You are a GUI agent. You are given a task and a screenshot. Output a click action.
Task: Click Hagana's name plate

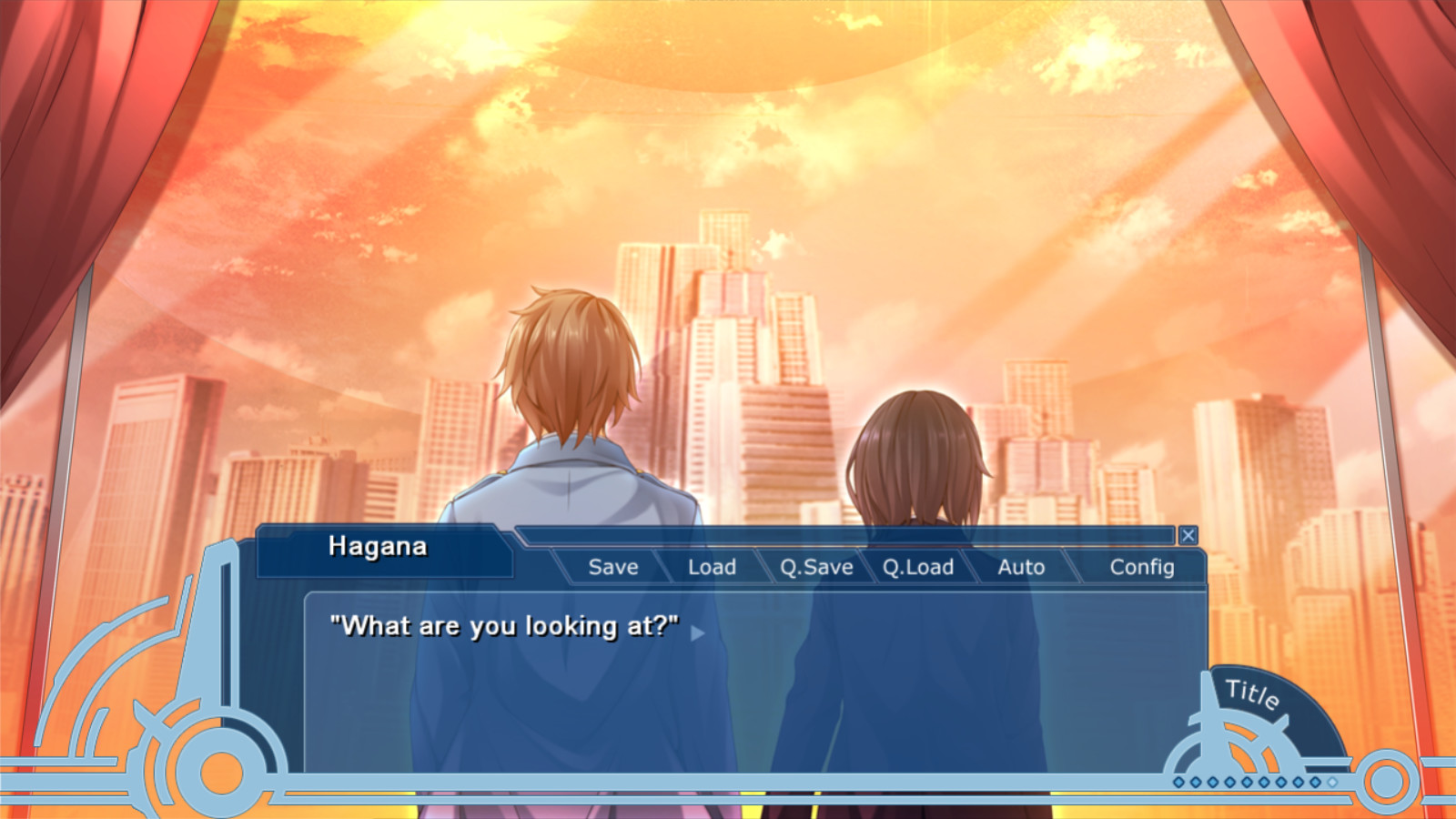point(381,547)
